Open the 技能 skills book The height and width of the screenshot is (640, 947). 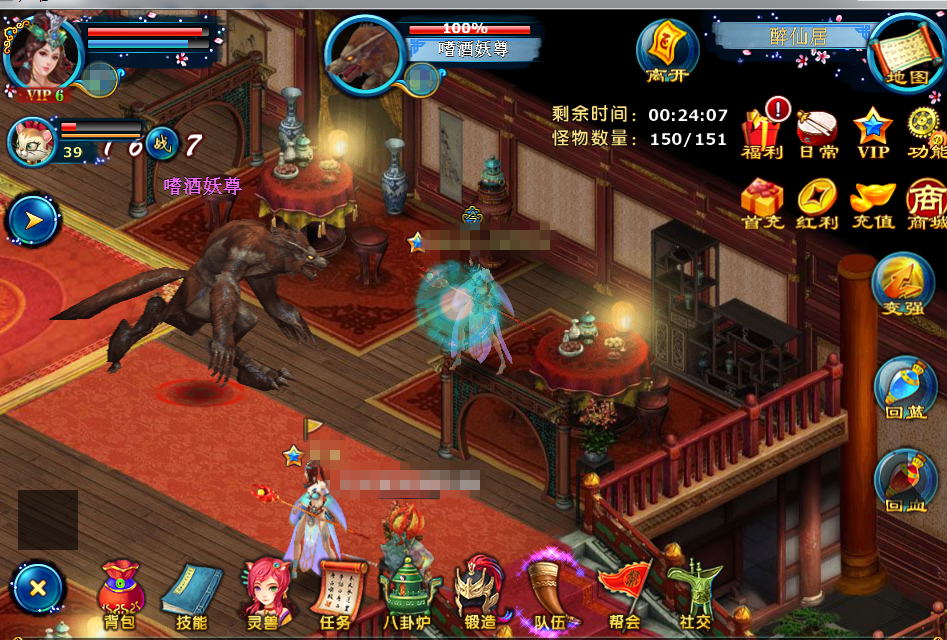(190, 596)
